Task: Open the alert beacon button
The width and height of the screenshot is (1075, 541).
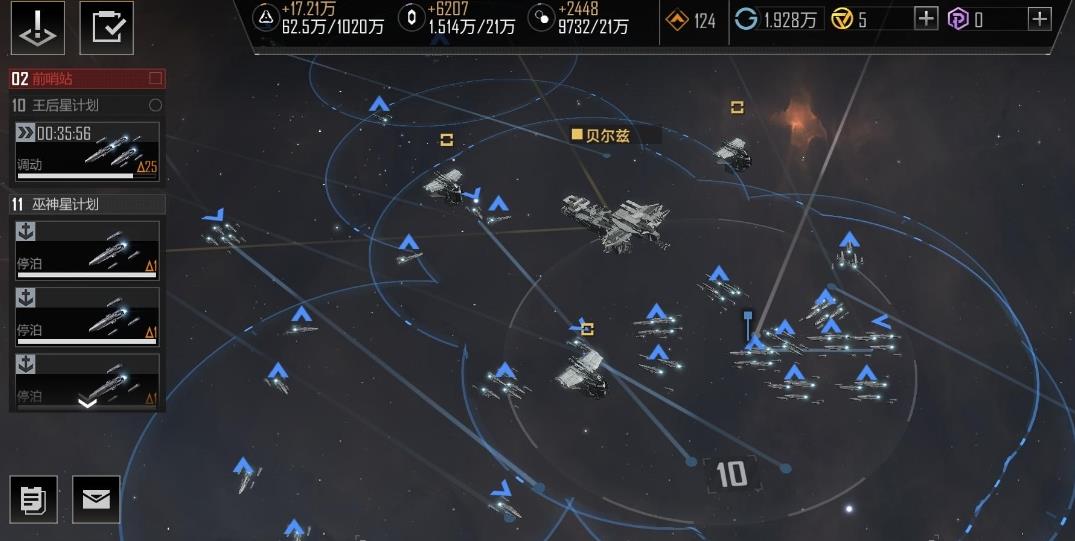Action: (37, 27)
